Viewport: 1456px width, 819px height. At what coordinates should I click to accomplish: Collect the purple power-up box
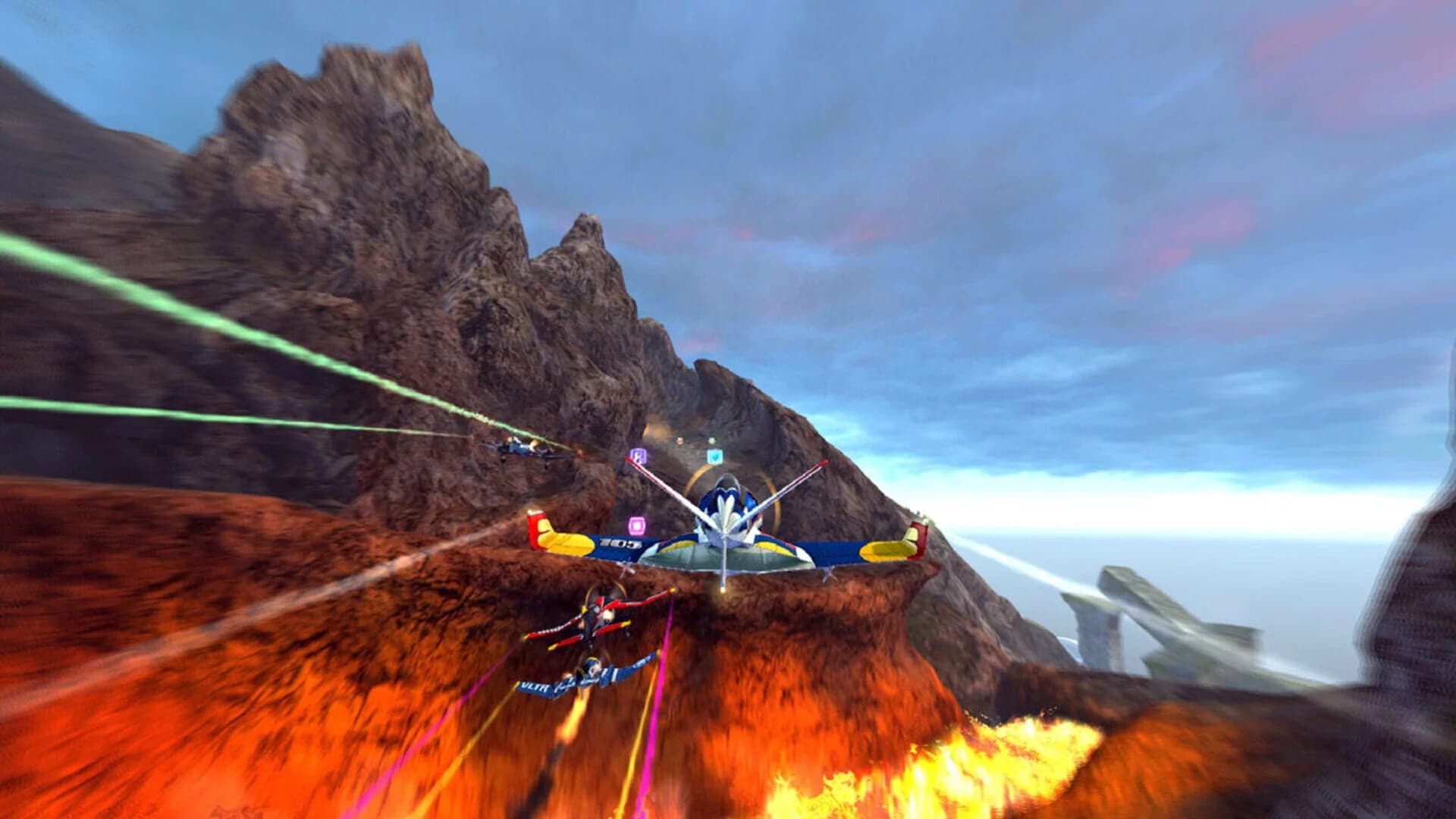(x=638, y=457)
